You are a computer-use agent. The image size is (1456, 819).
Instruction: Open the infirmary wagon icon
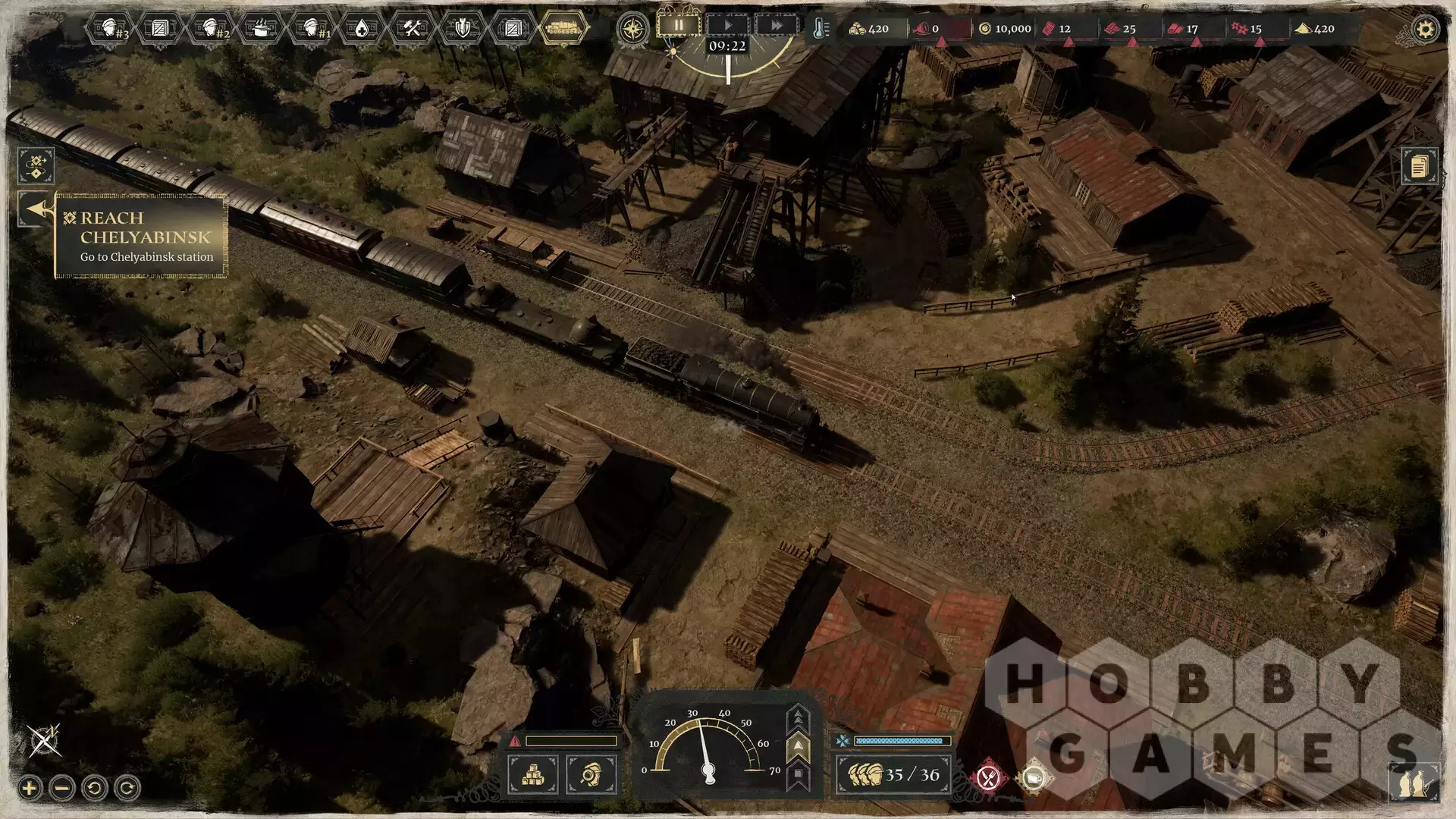point(362,29)
